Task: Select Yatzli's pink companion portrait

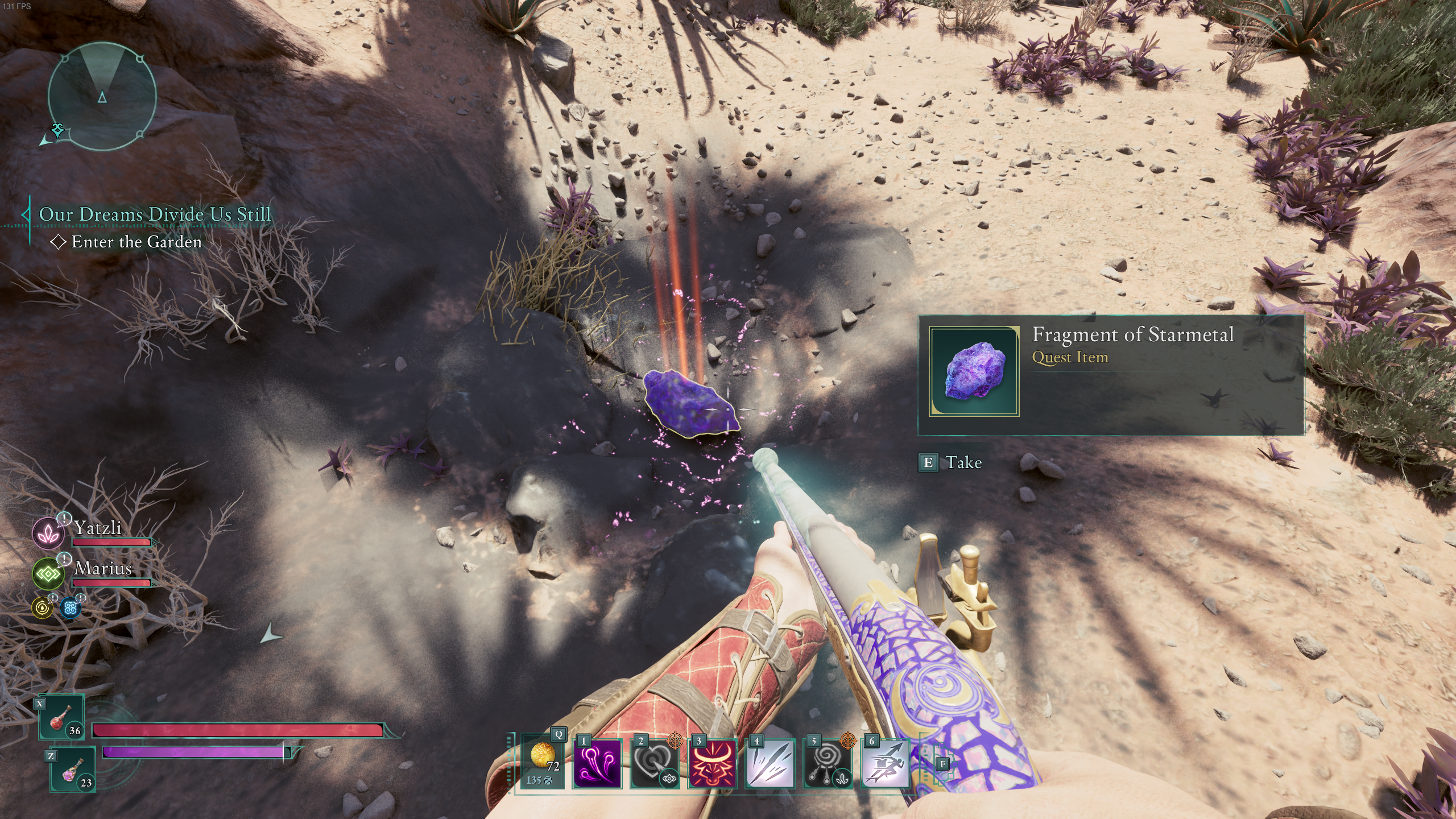Action: click(x=48, y=533)
